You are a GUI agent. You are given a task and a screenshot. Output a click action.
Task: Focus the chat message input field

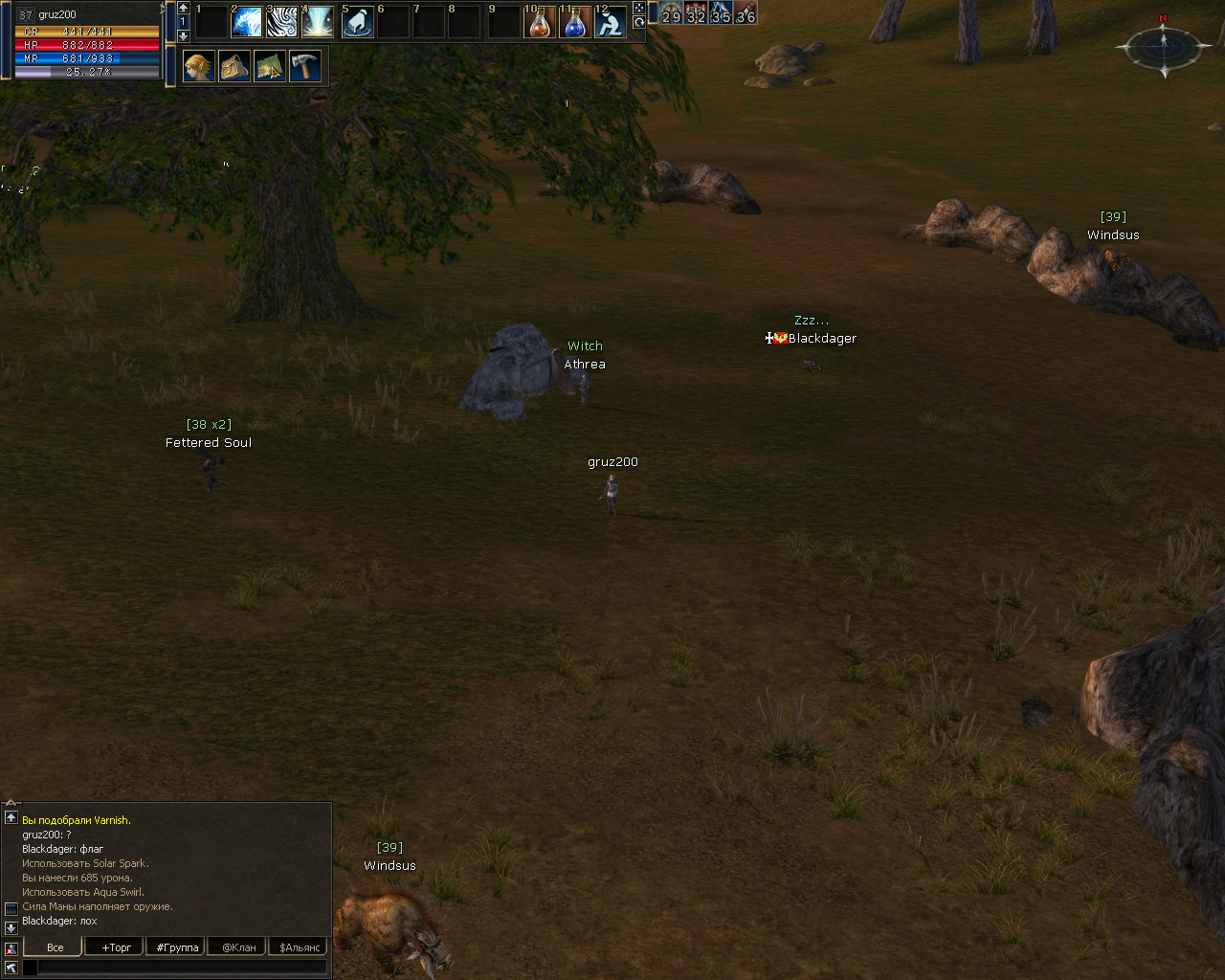pyautogui.click(x=182, y=968)
